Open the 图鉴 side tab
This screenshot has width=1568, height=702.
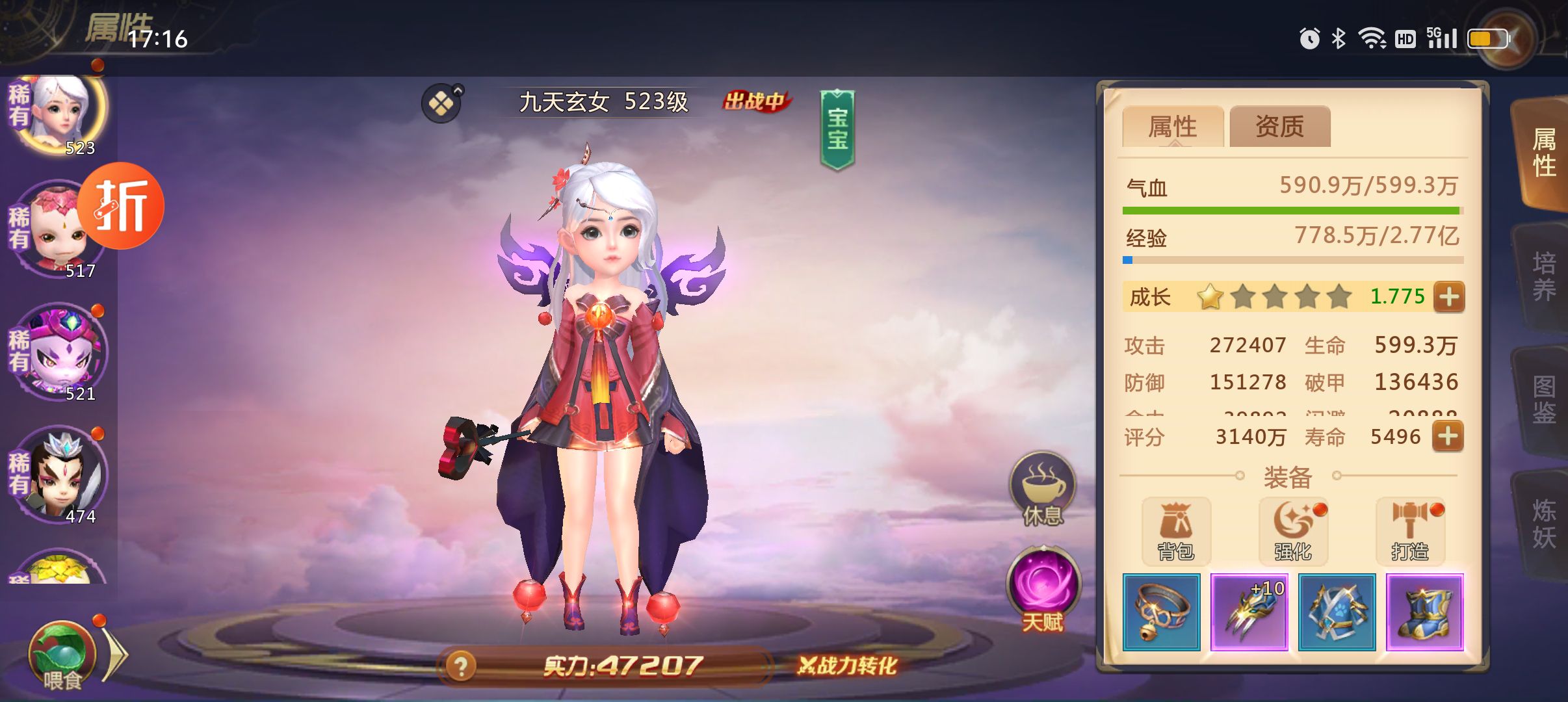(1543, 399)
